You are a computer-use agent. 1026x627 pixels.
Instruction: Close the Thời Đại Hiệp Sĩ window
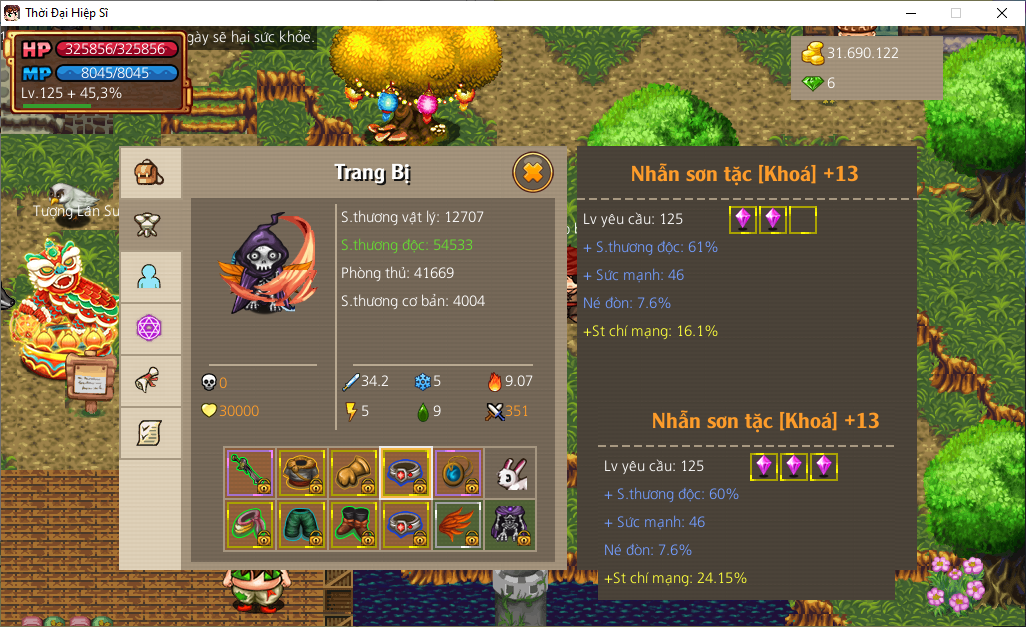1002,13
